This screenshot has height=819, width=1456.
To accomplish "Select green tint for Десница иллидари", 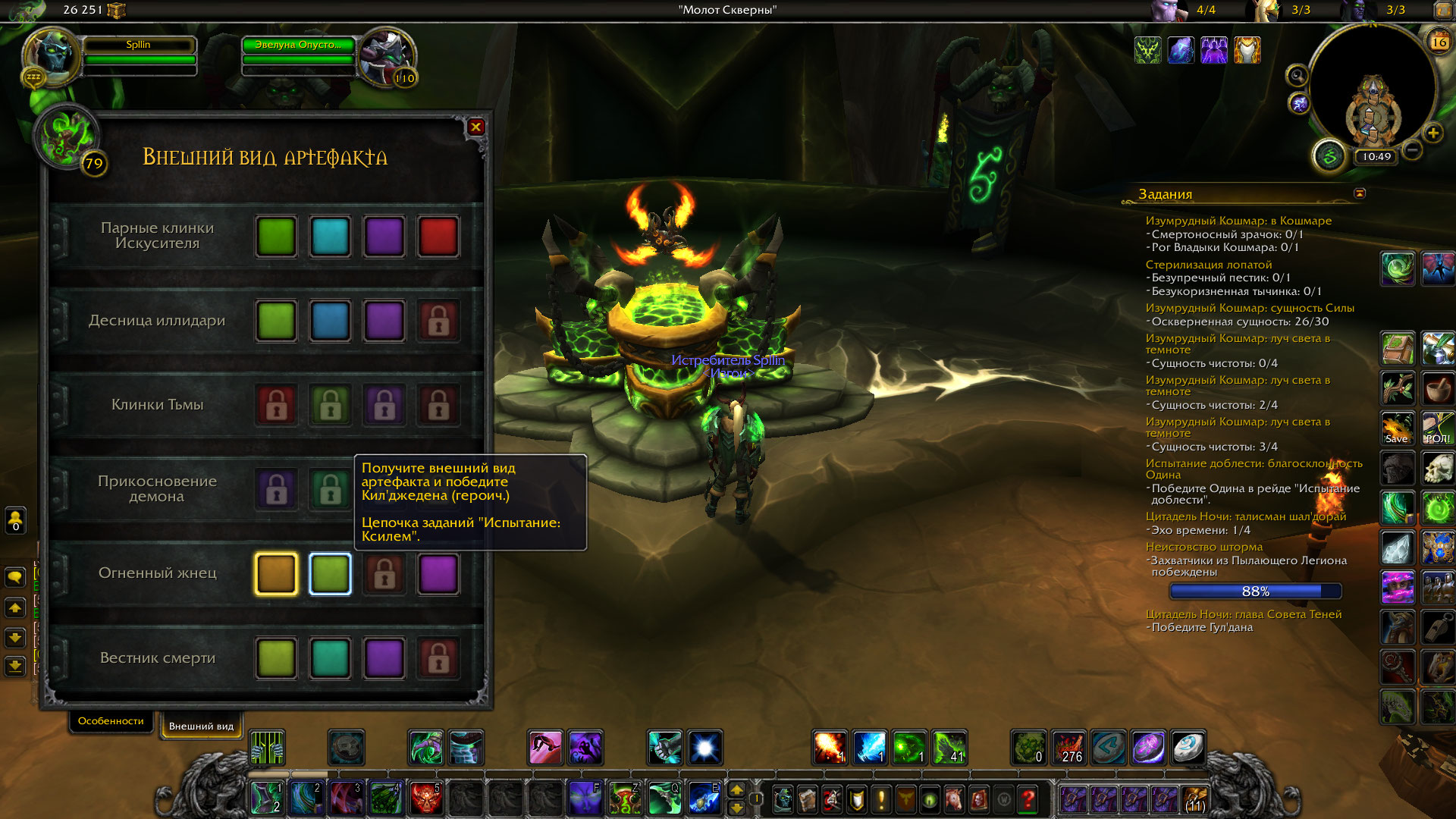I will (276, 321).
